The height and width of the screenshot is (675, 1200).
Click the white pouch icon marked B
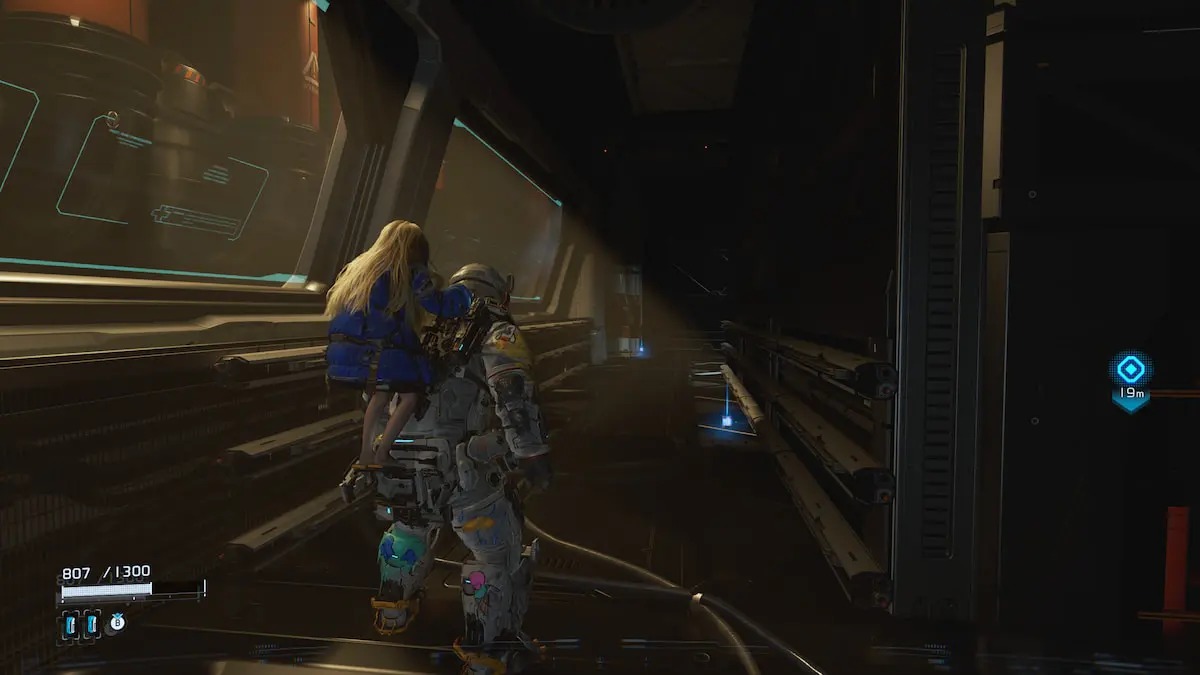coord(116,622)
